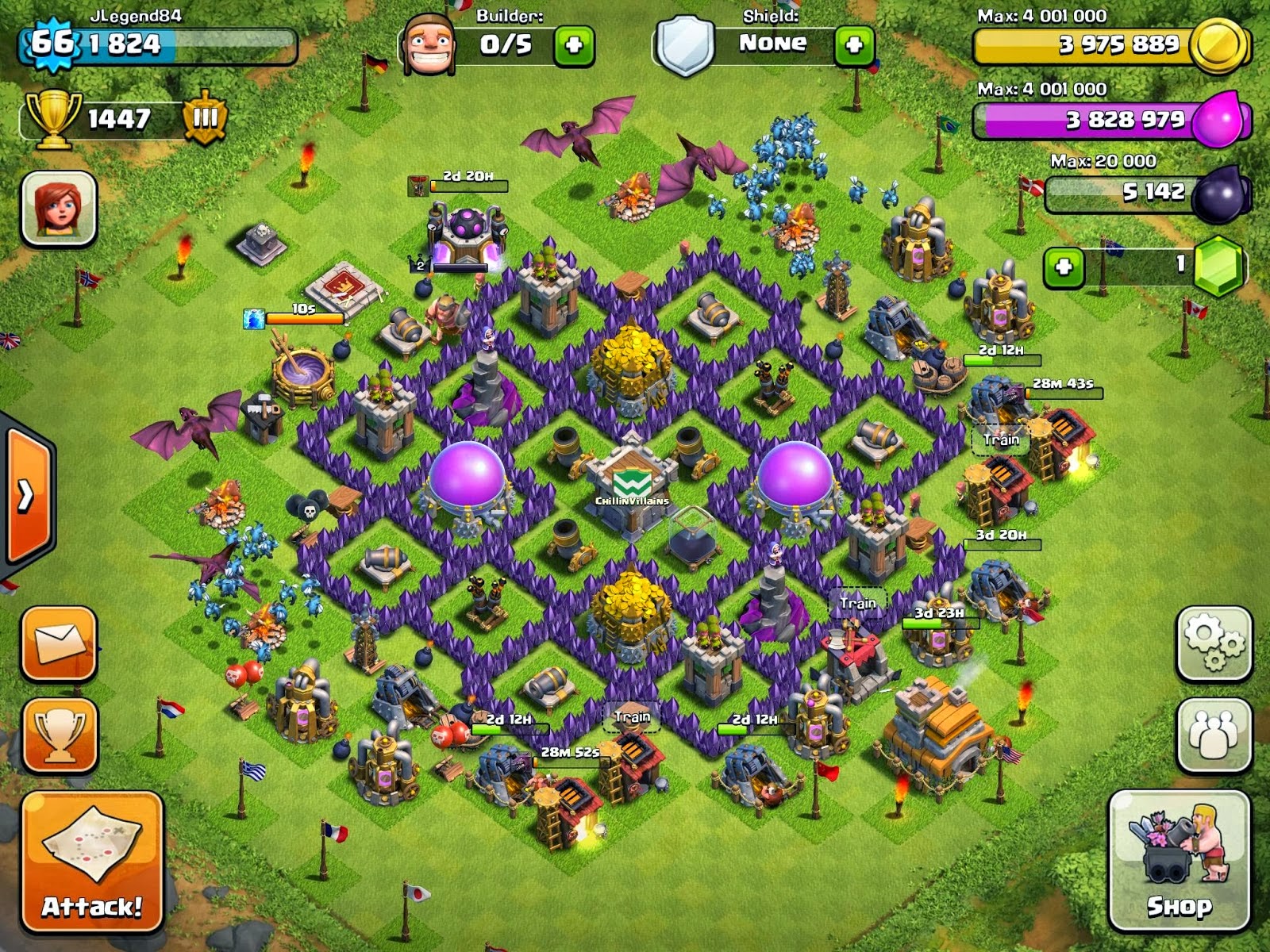Open Train menu on the bottom barracks
Viewport: 1270px width, 952px height.
coord(631,716)
